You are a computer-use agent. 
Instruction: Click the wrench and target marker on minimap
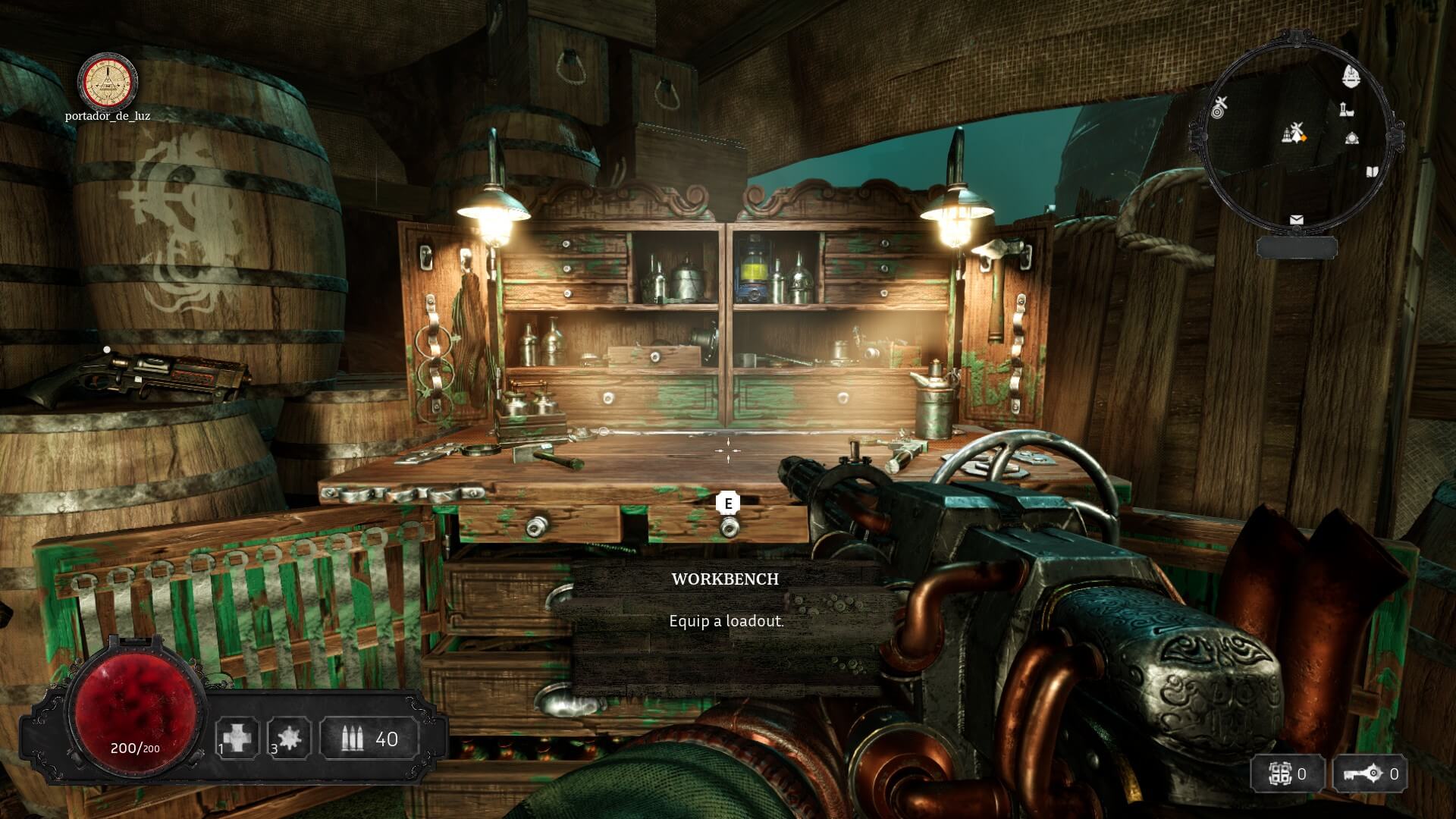click(1219, 107)
